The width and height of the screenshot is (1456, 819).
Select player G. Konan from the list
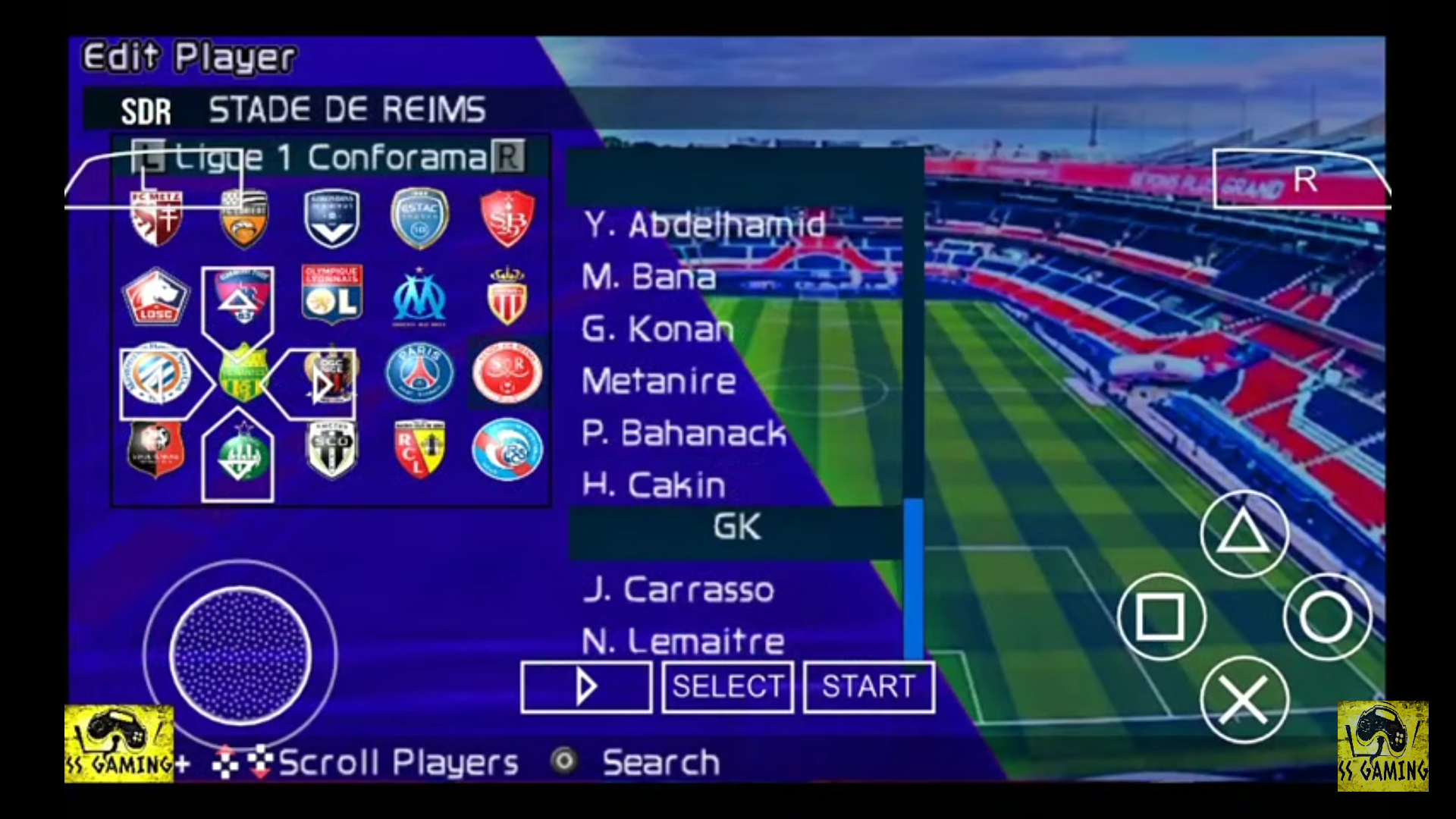(x=657, y=328)
